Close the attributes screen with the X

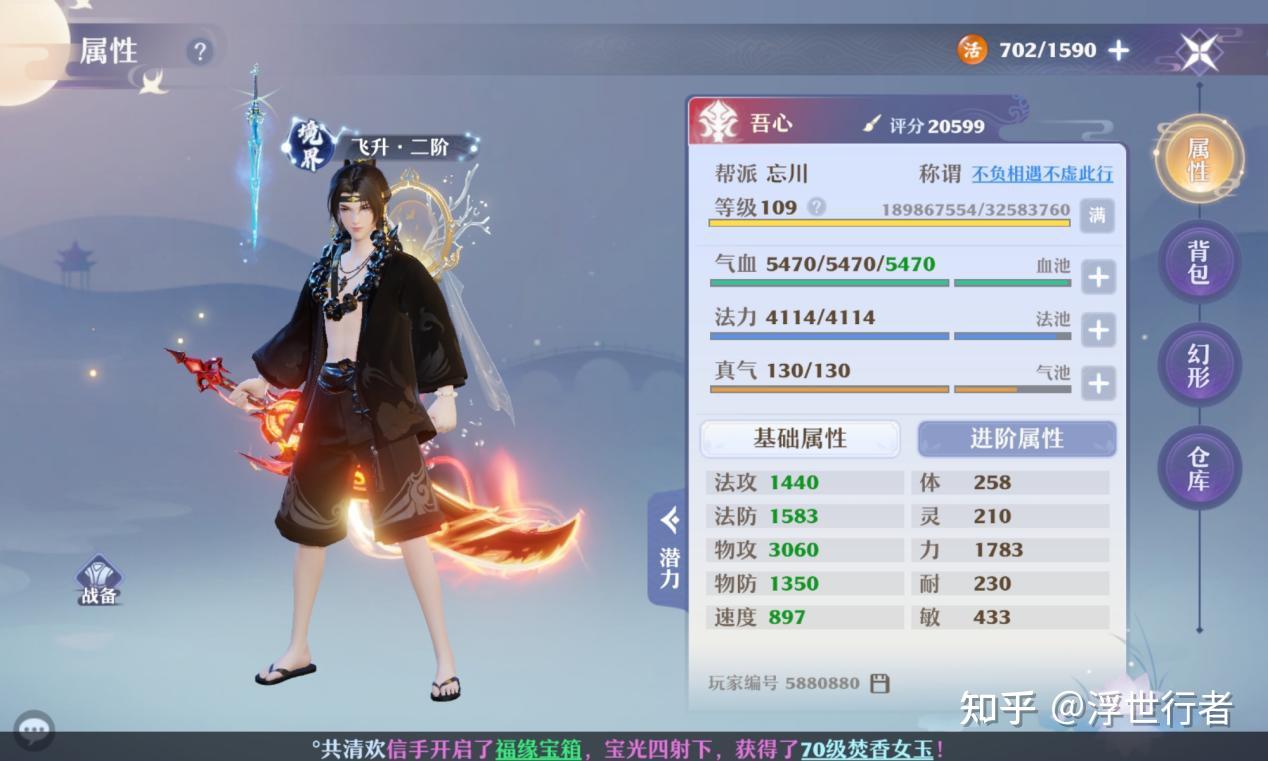1199,50
